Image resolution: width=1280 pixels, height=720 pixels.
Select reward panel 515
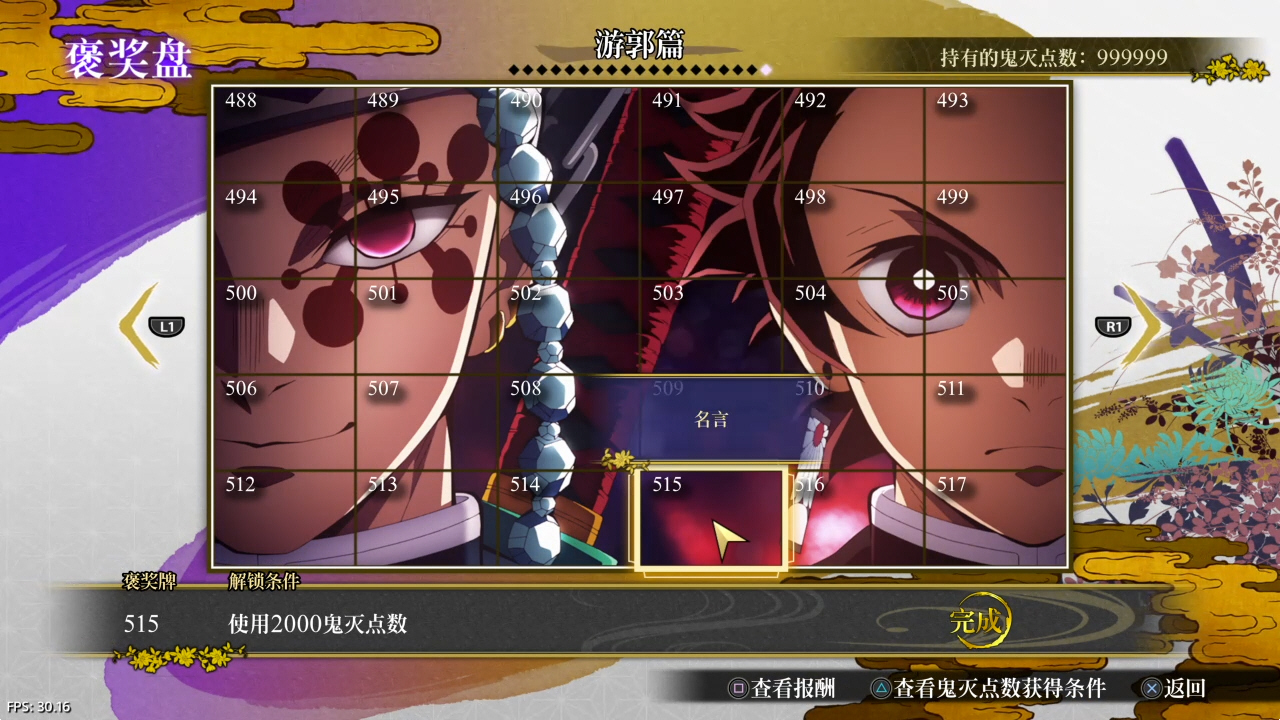[x=710, y=518]
